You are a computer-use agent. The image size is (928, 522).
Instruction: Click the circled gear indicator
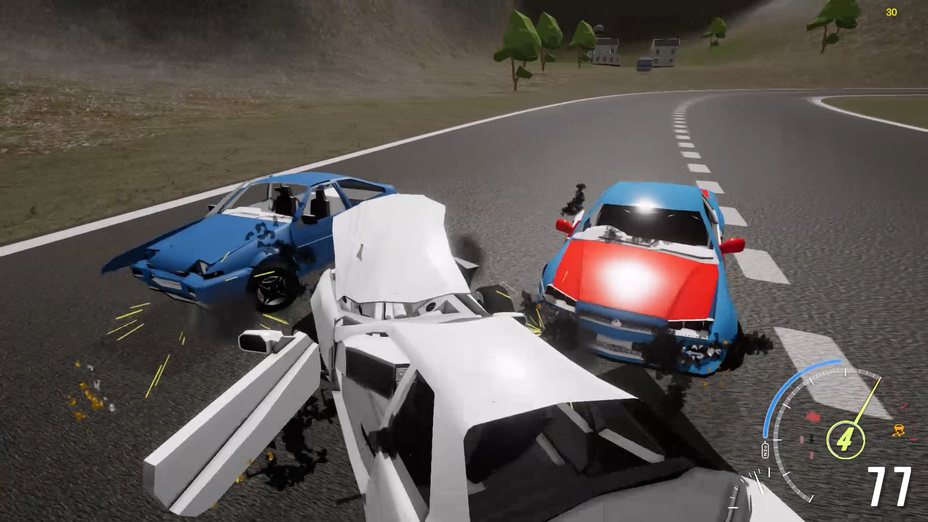(x=845, y=439)
